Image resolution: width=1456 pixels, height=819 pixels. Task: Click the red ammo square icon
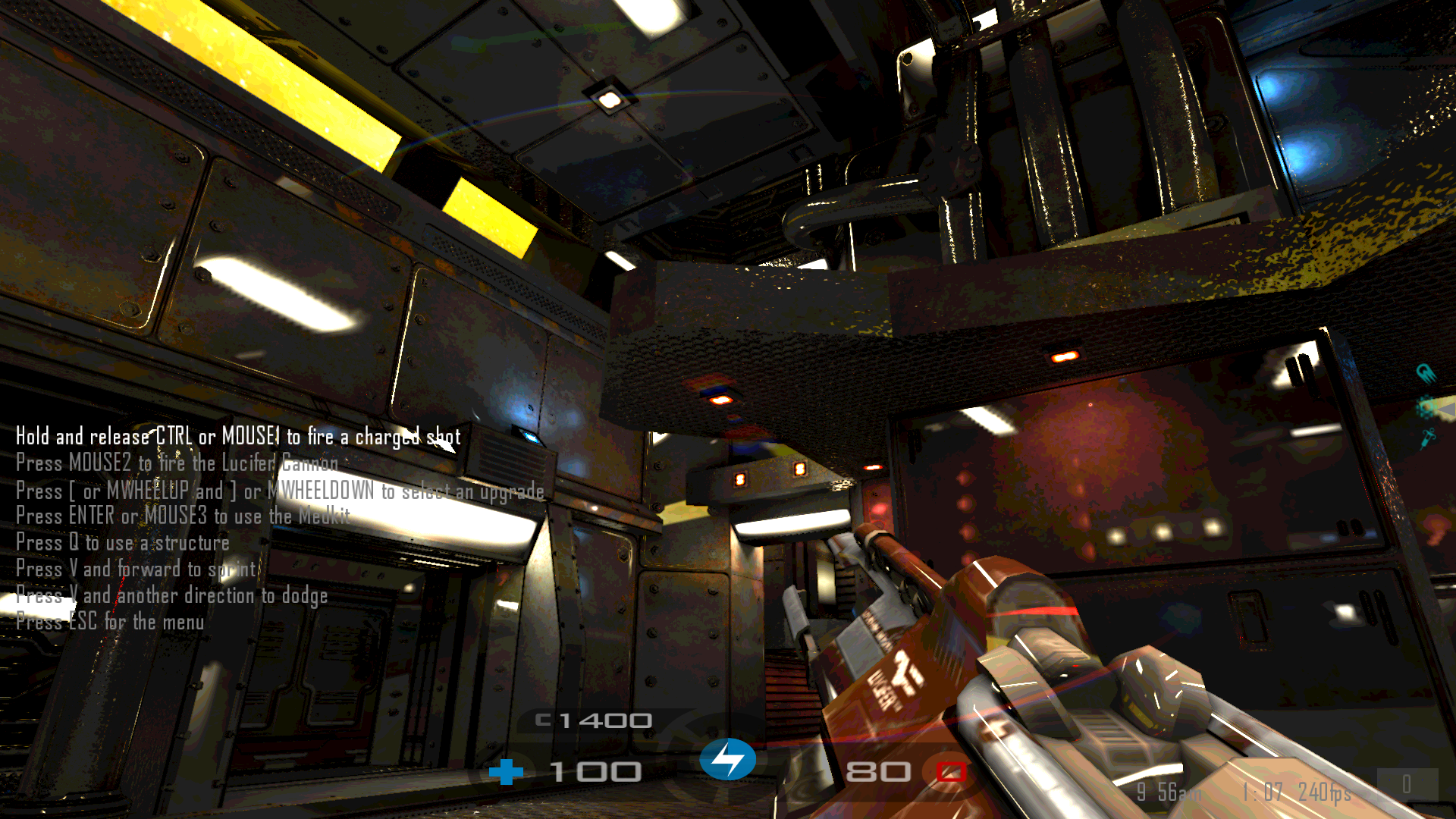click(x=951, y=772)
